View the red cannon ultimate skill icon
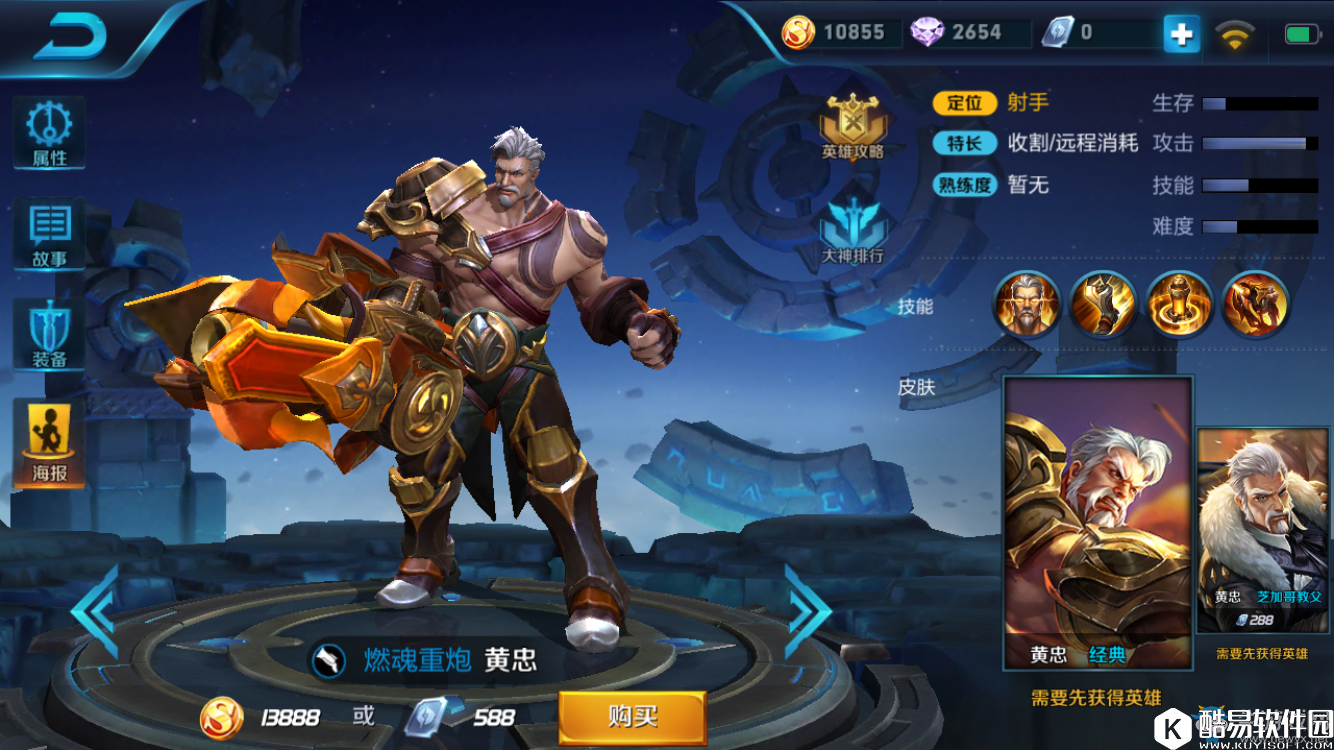The width and height of the screenshot is (1334, 750). [1256, 304]
